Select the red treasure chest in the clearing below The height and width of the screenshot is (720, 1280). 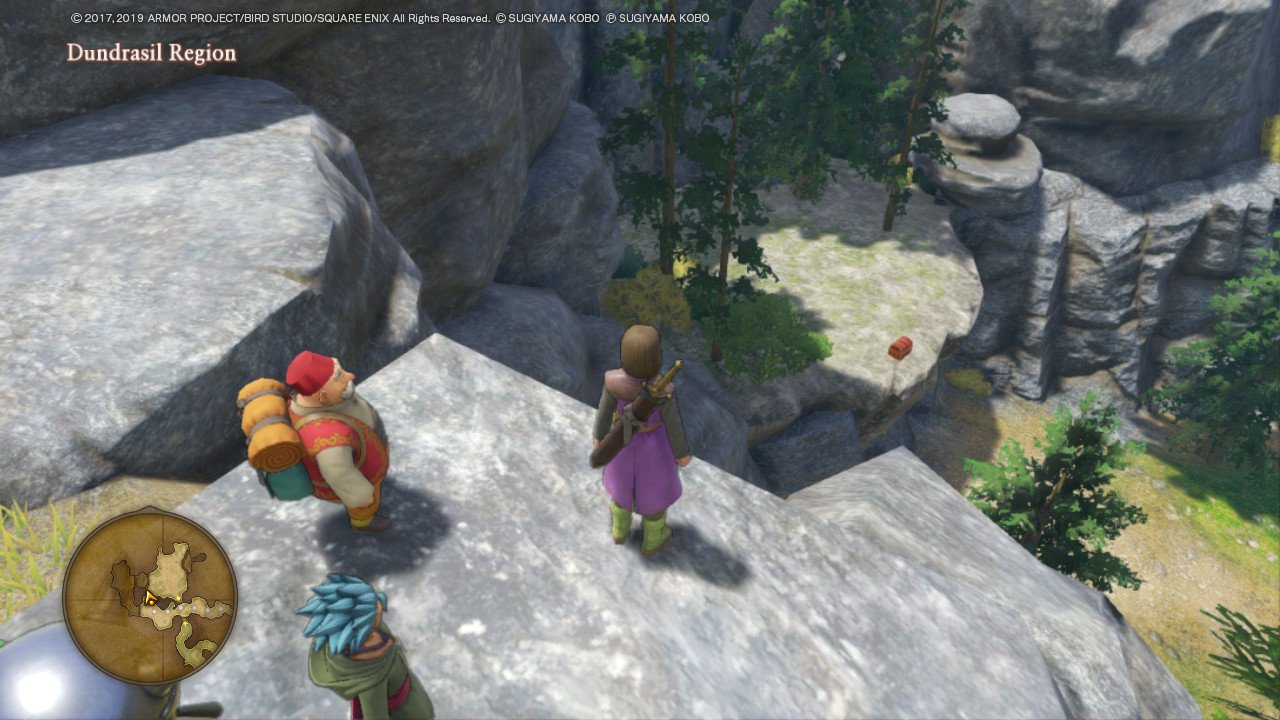(899, 346)
